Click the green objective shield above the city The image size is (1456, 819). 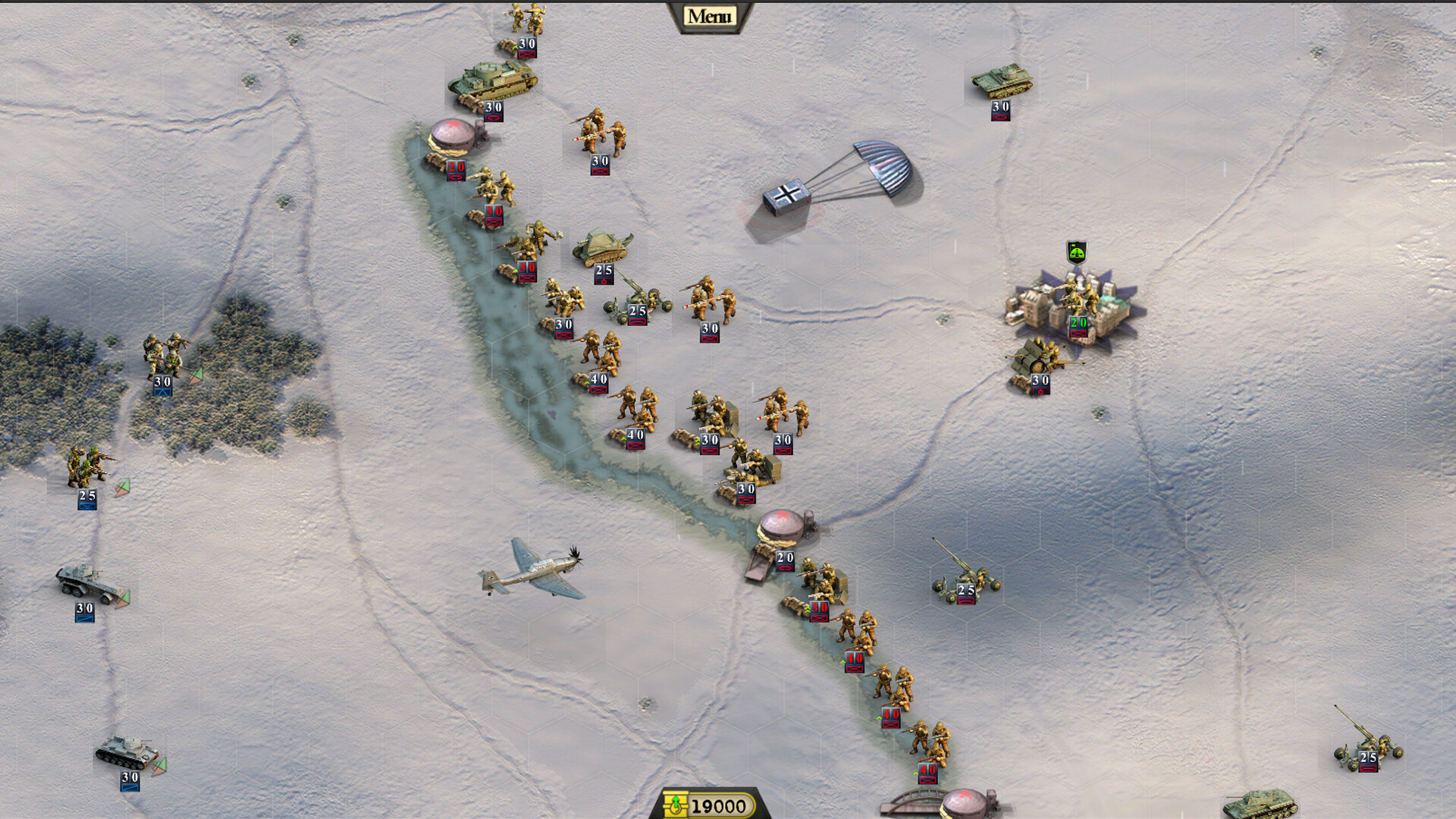point(1076,252)
